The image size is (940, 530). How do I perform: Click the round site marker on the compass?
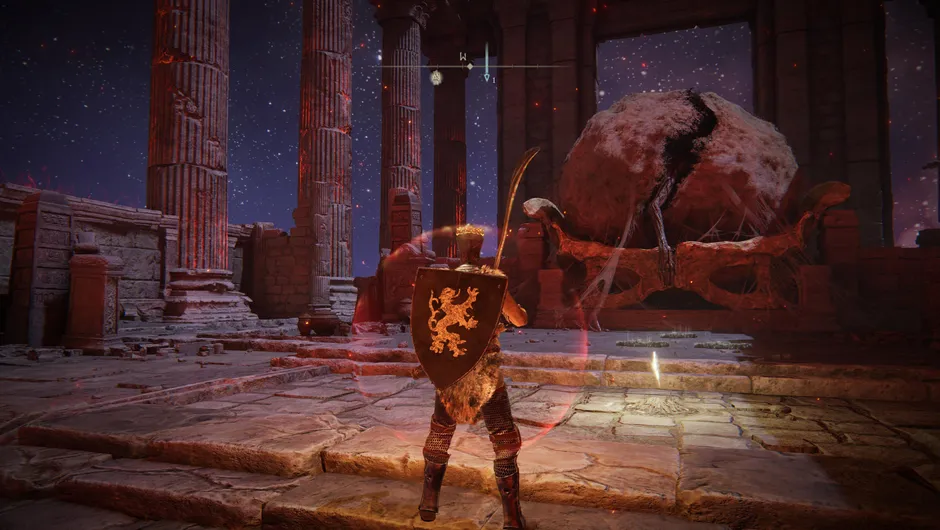pos(436,77)
